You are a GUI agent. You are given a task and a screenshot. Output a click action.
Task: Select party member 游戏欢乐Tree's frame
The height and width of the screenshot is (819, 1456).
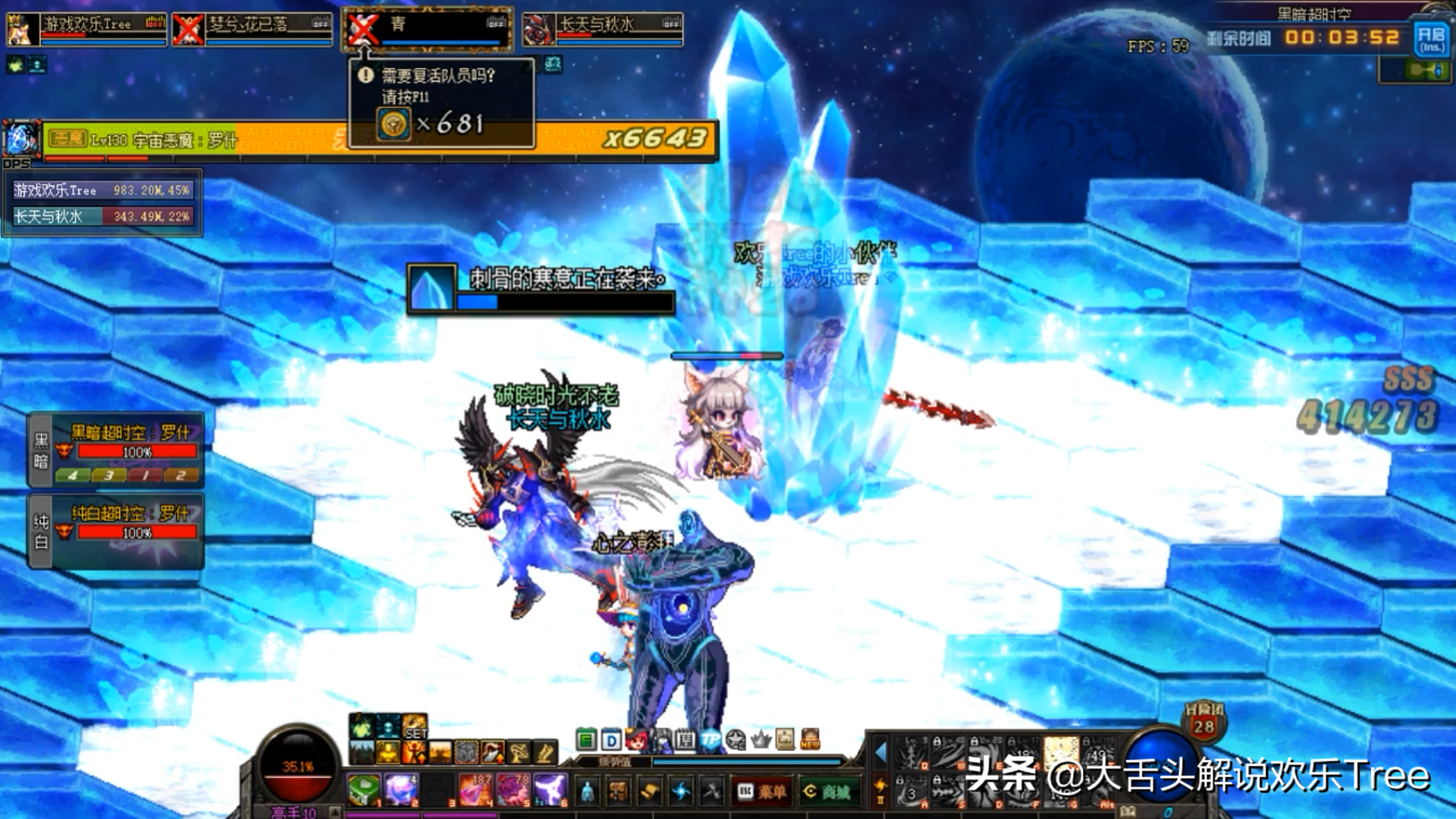pyautogui.click(x=86, y=29)
